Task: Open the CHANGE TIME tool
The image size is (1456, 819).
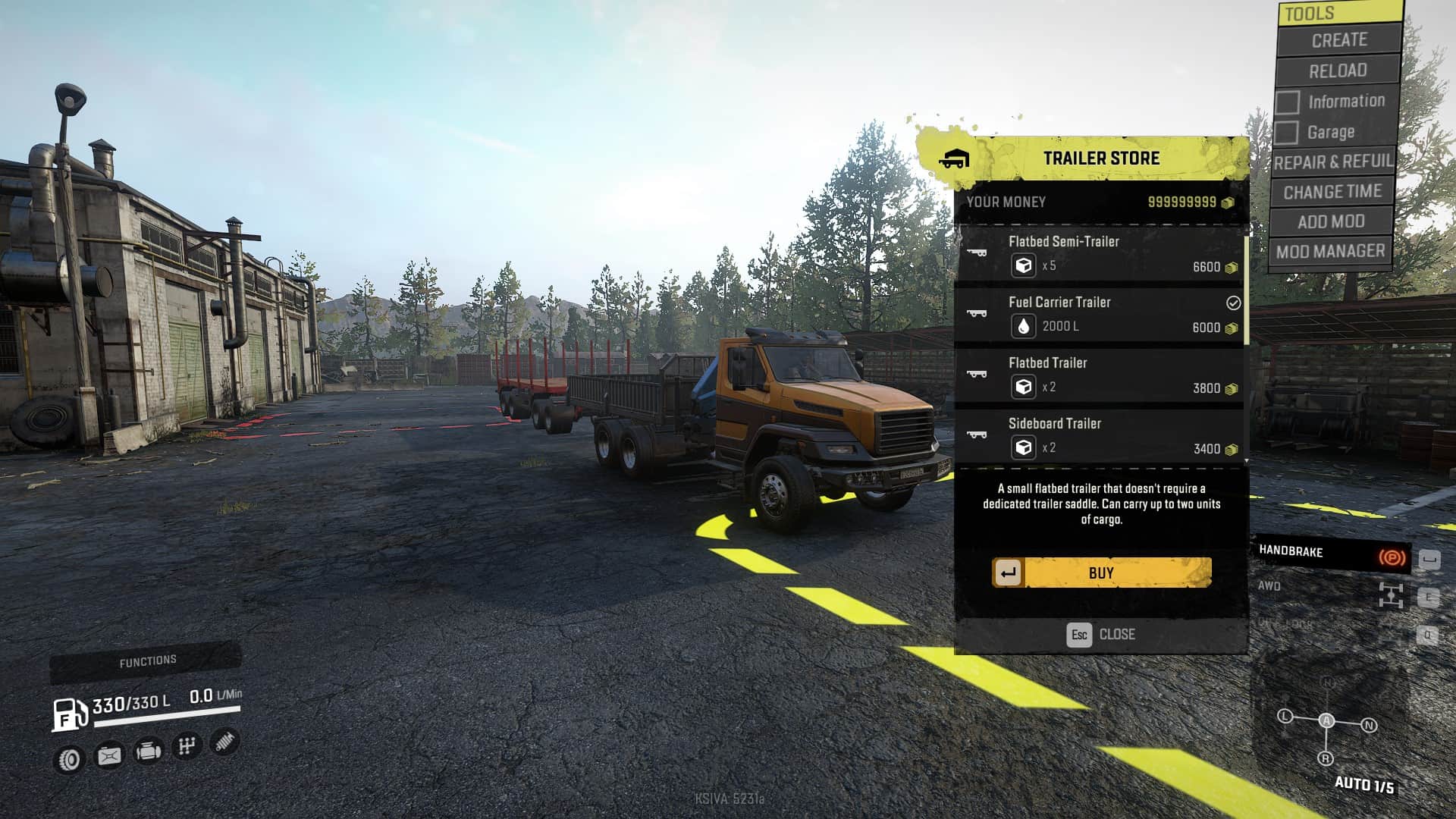Action: (1332, 193)
